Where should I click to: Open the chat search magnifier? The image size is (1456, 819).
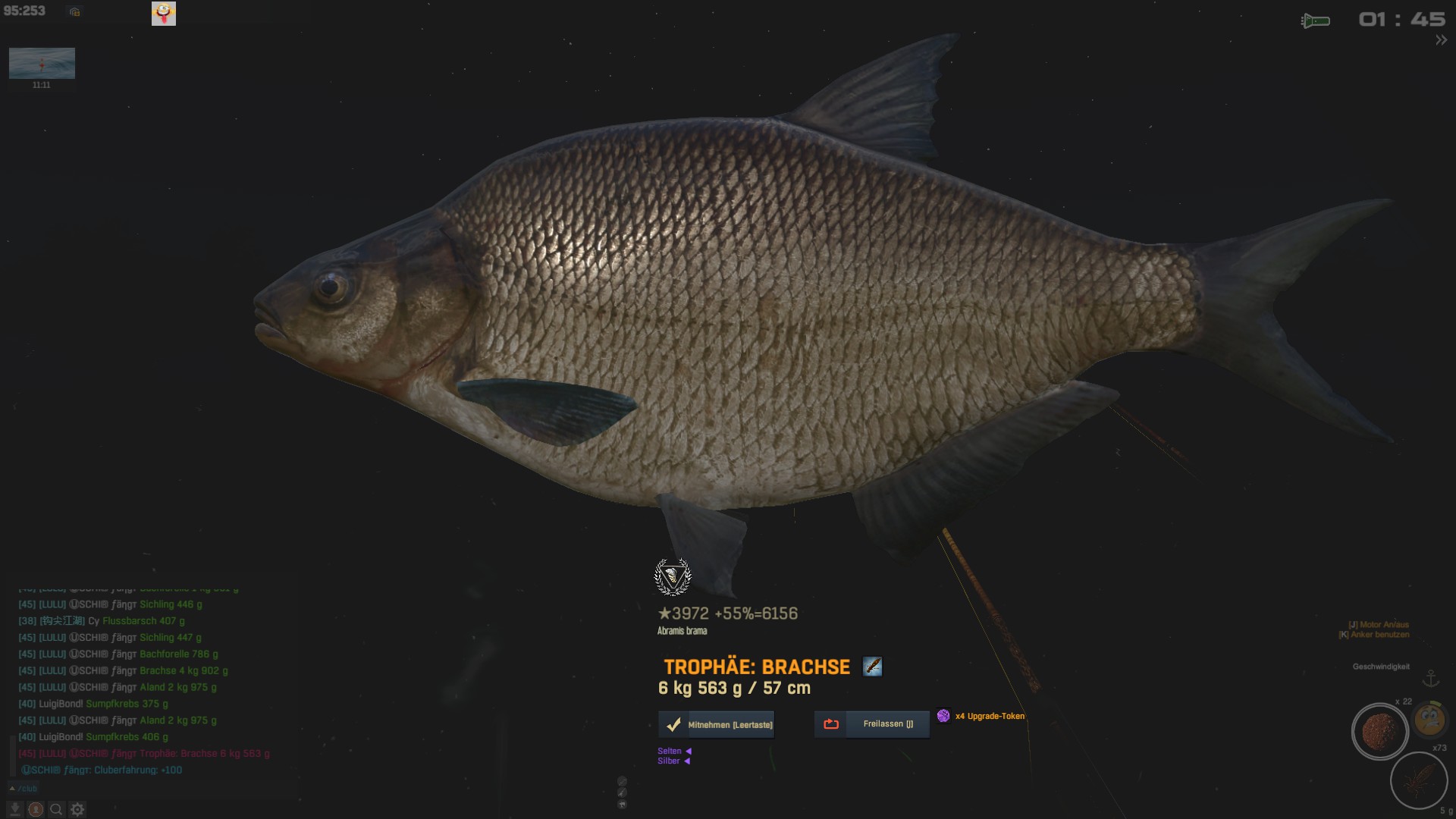tap(56, 810)
